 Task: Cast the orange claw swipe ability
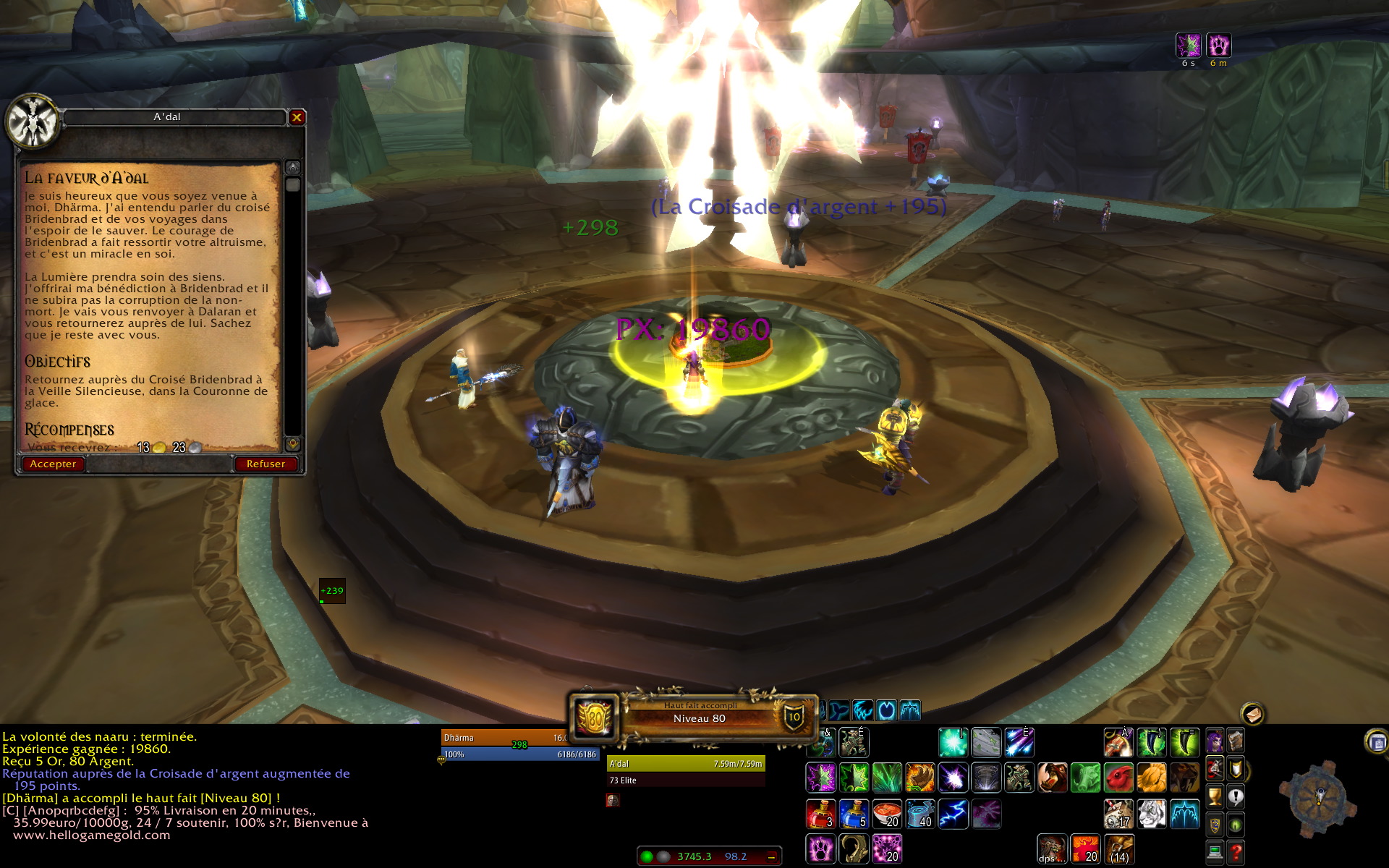(x=920, y=778)
